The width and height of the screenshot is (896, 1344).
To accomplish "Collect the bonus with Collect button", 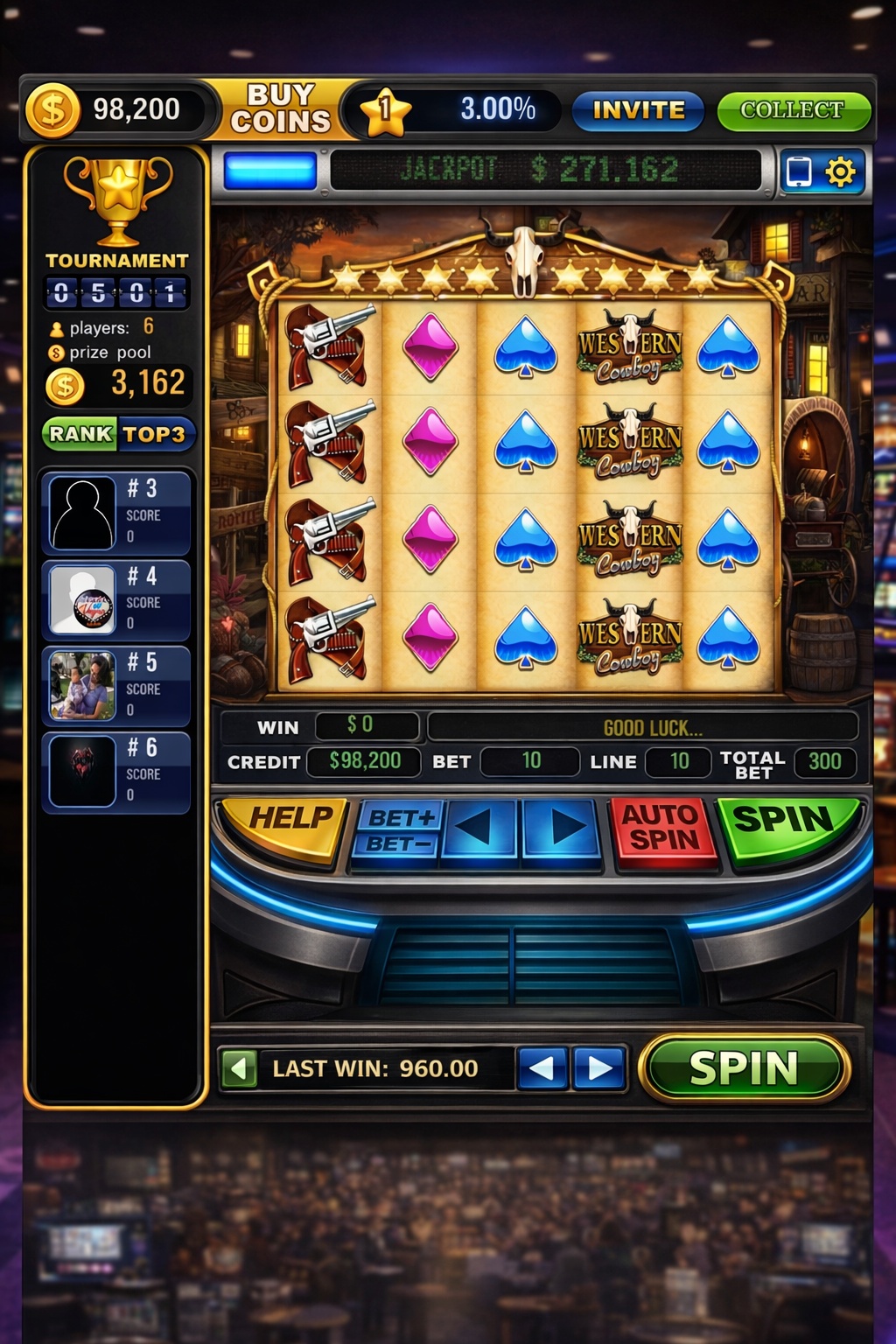I will [x=793, y=110].
